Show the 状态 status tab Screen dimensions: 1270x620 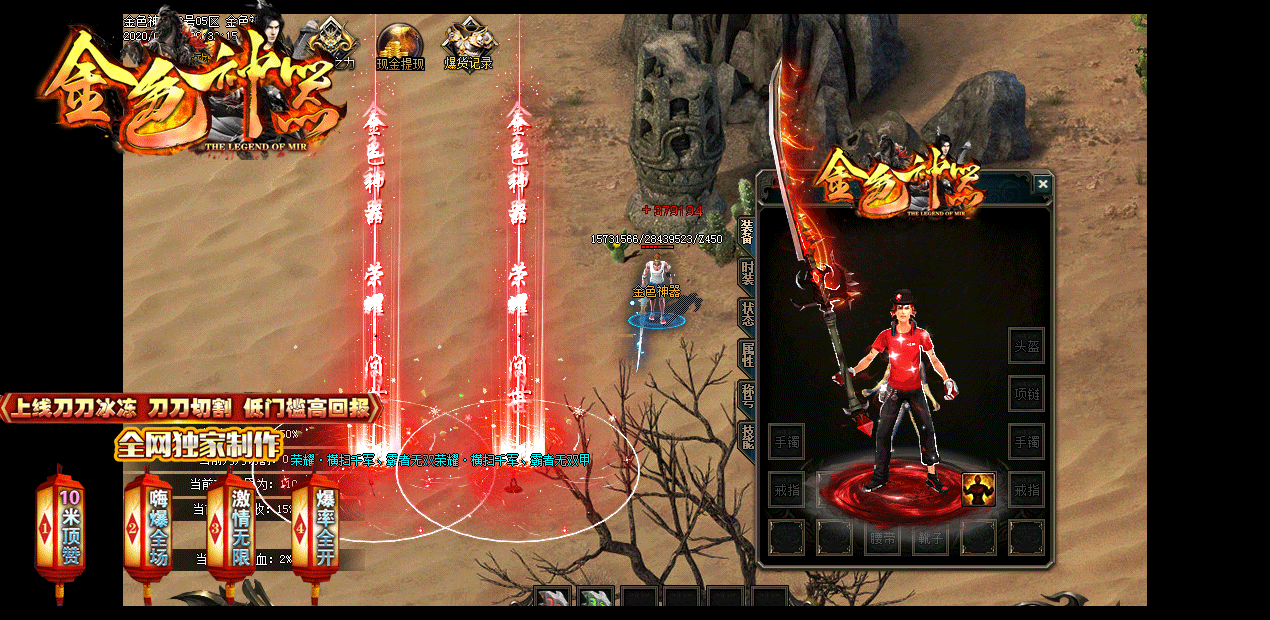(x=746, y=313)
